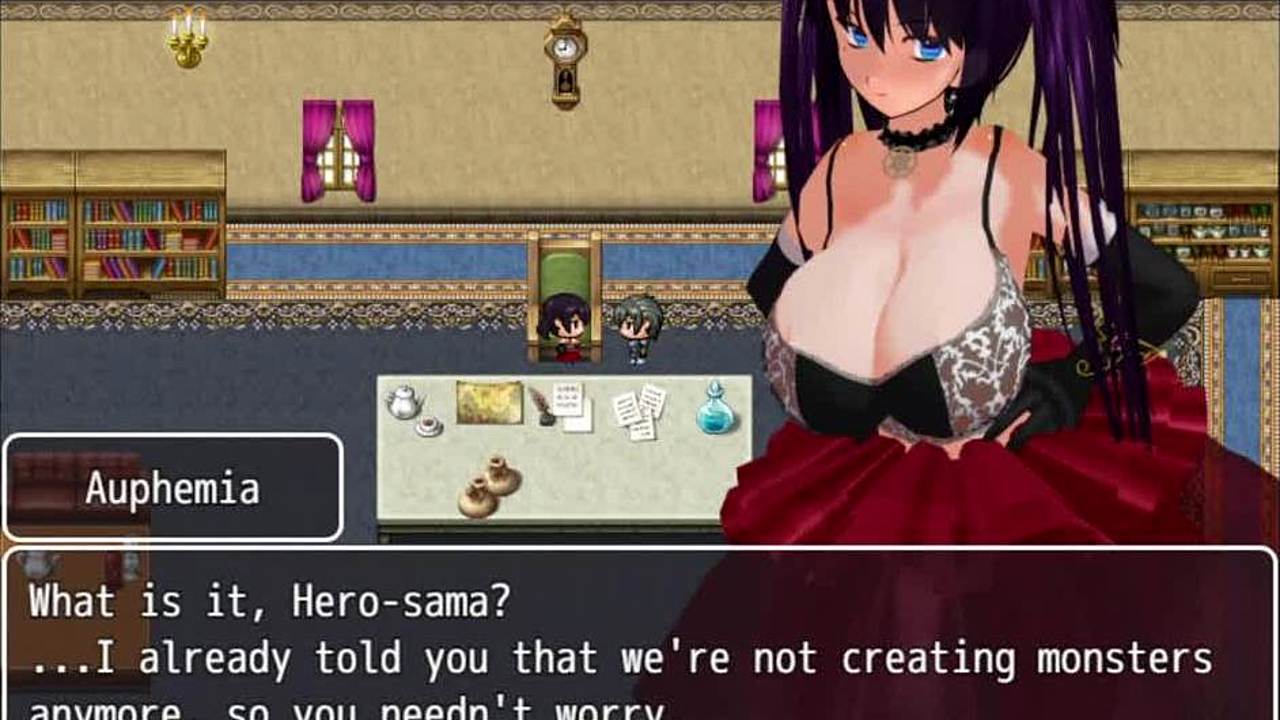Advance the dialogue in Auphemia's message window

640,640
